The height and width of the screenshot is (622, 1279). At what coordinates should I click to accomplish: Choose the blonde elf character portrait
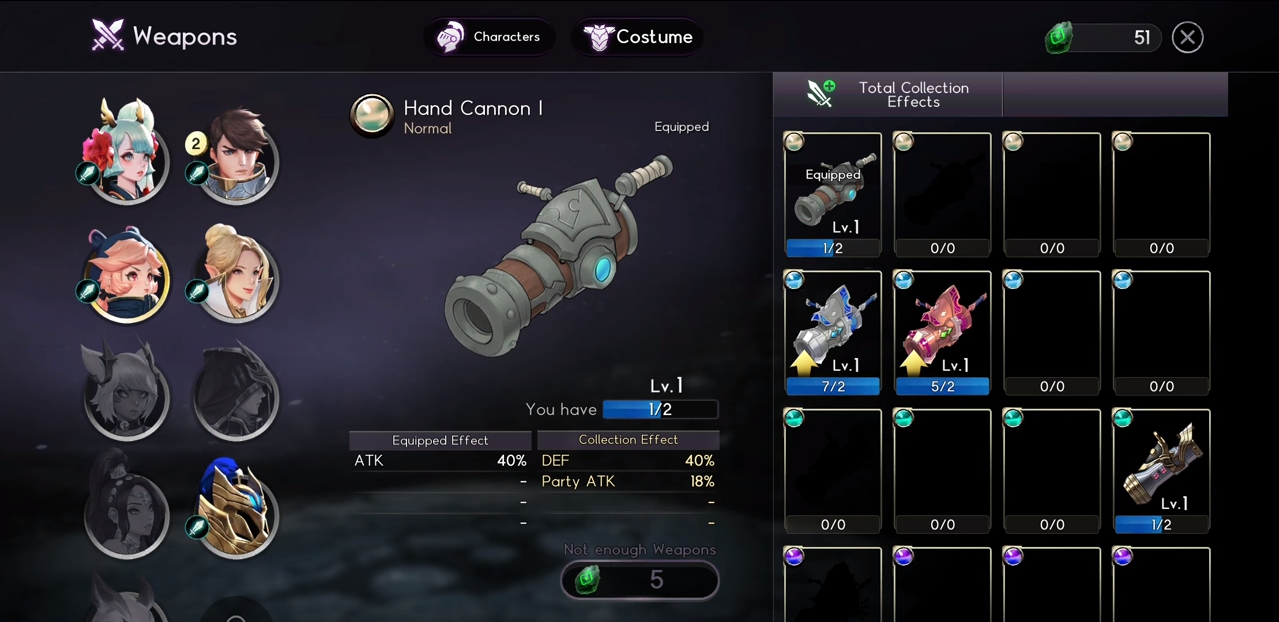pyautogui.click(x=236, y=273)
